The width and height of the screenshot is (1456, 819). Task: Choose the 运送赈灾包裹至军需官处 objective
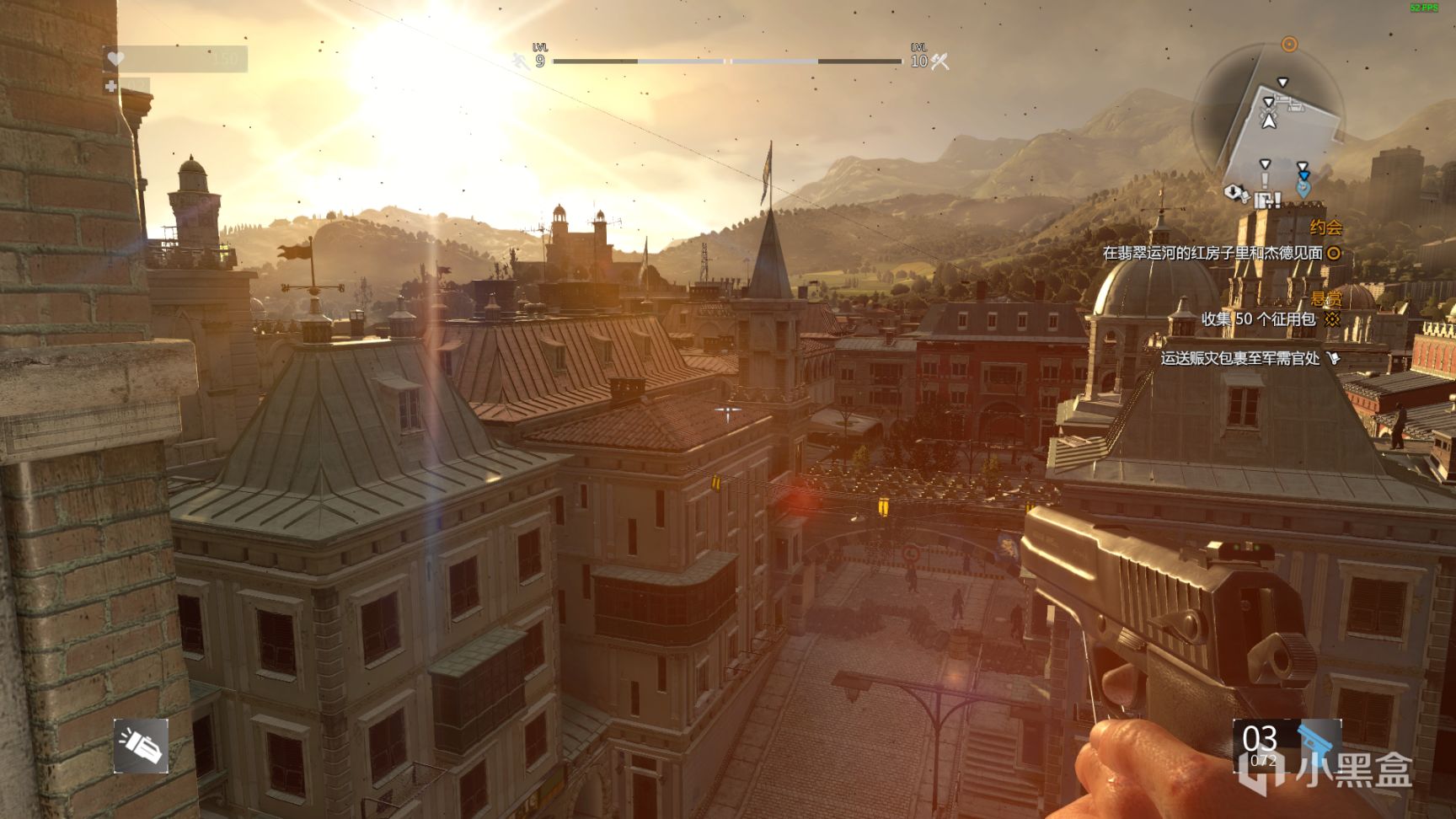click(x=1239, y=358)
